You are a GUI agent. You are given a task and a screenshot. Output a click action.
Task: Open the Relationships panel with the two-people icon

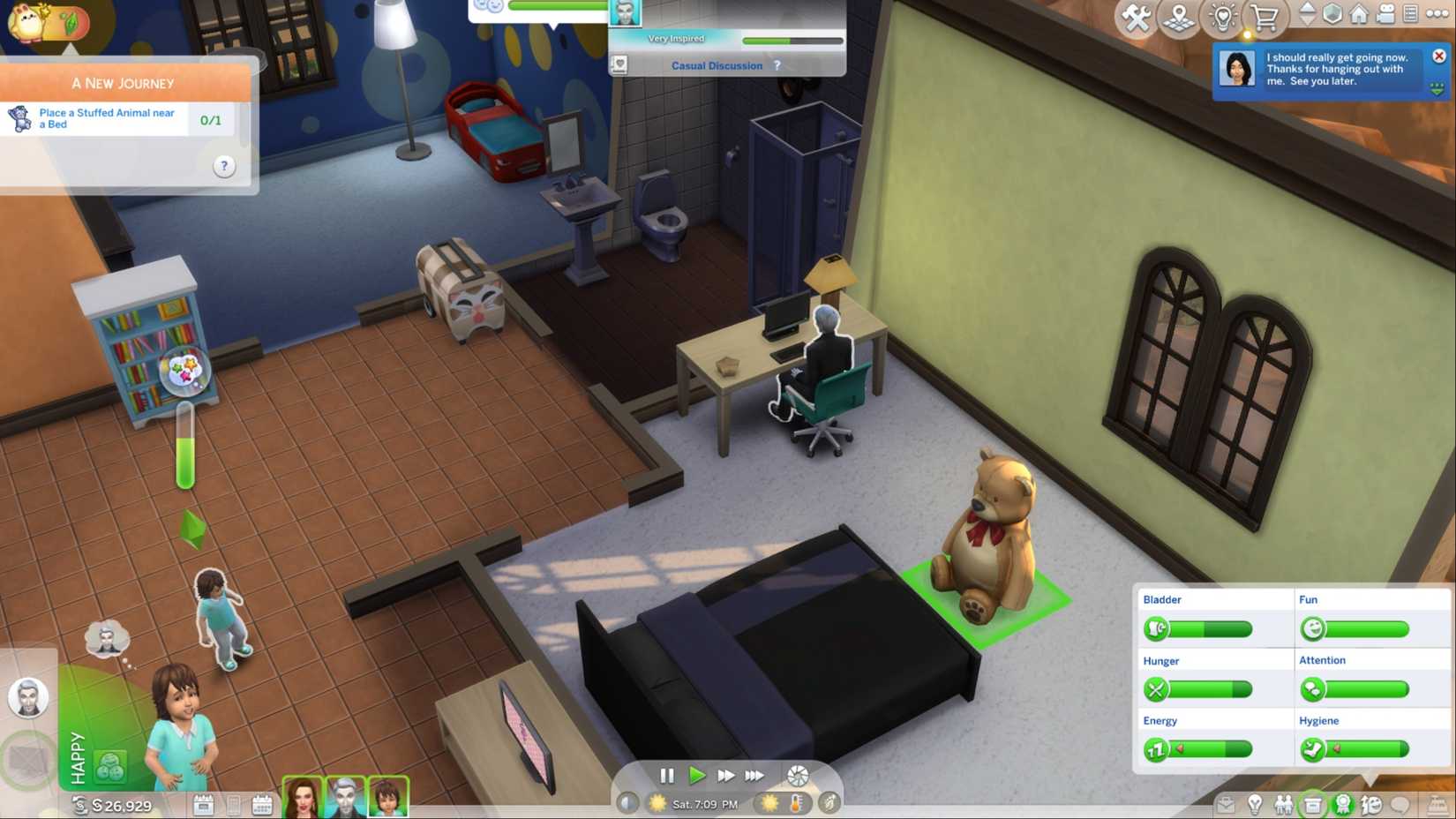[x=1284, y=804]
